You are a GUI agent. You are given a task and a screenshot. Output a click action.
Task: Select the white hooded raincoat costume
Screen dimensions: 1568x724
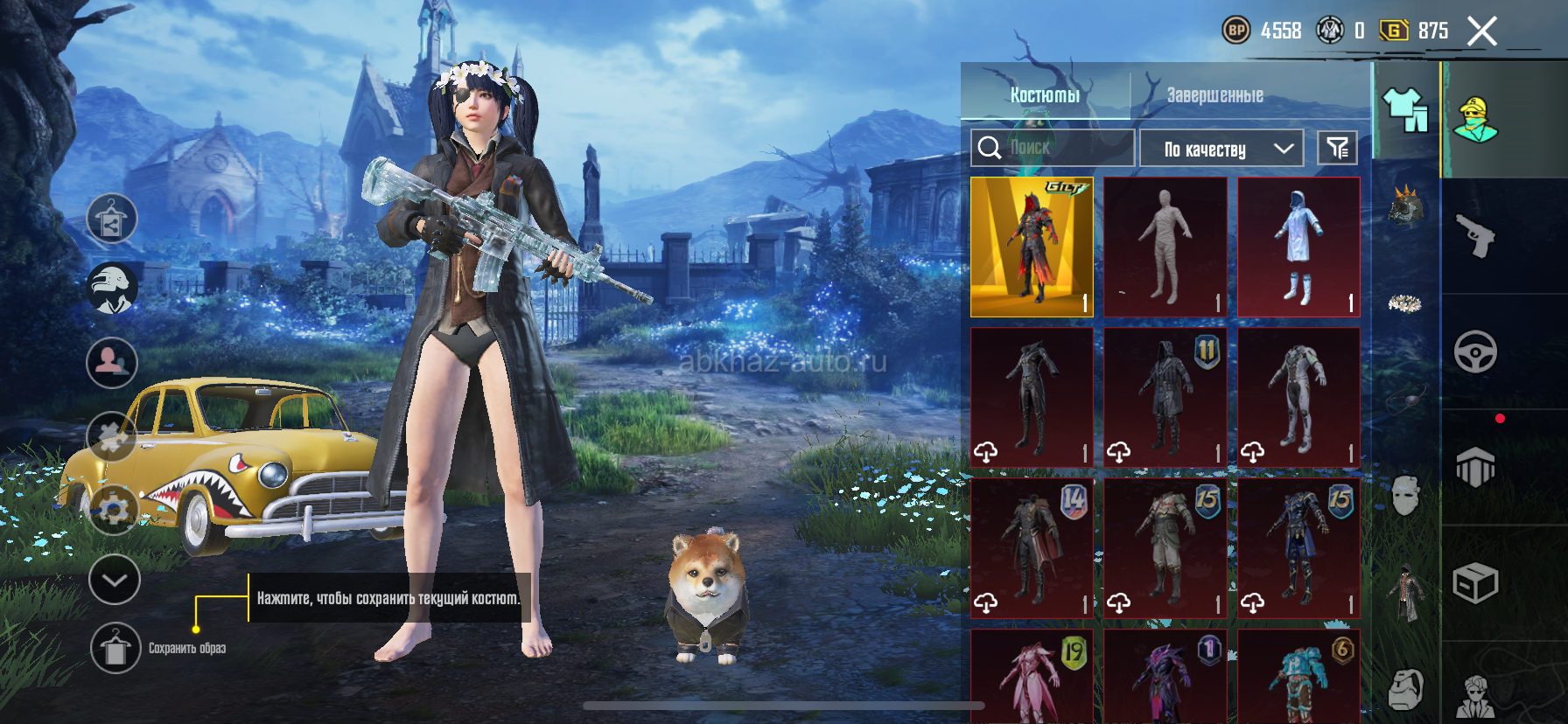1298,247
